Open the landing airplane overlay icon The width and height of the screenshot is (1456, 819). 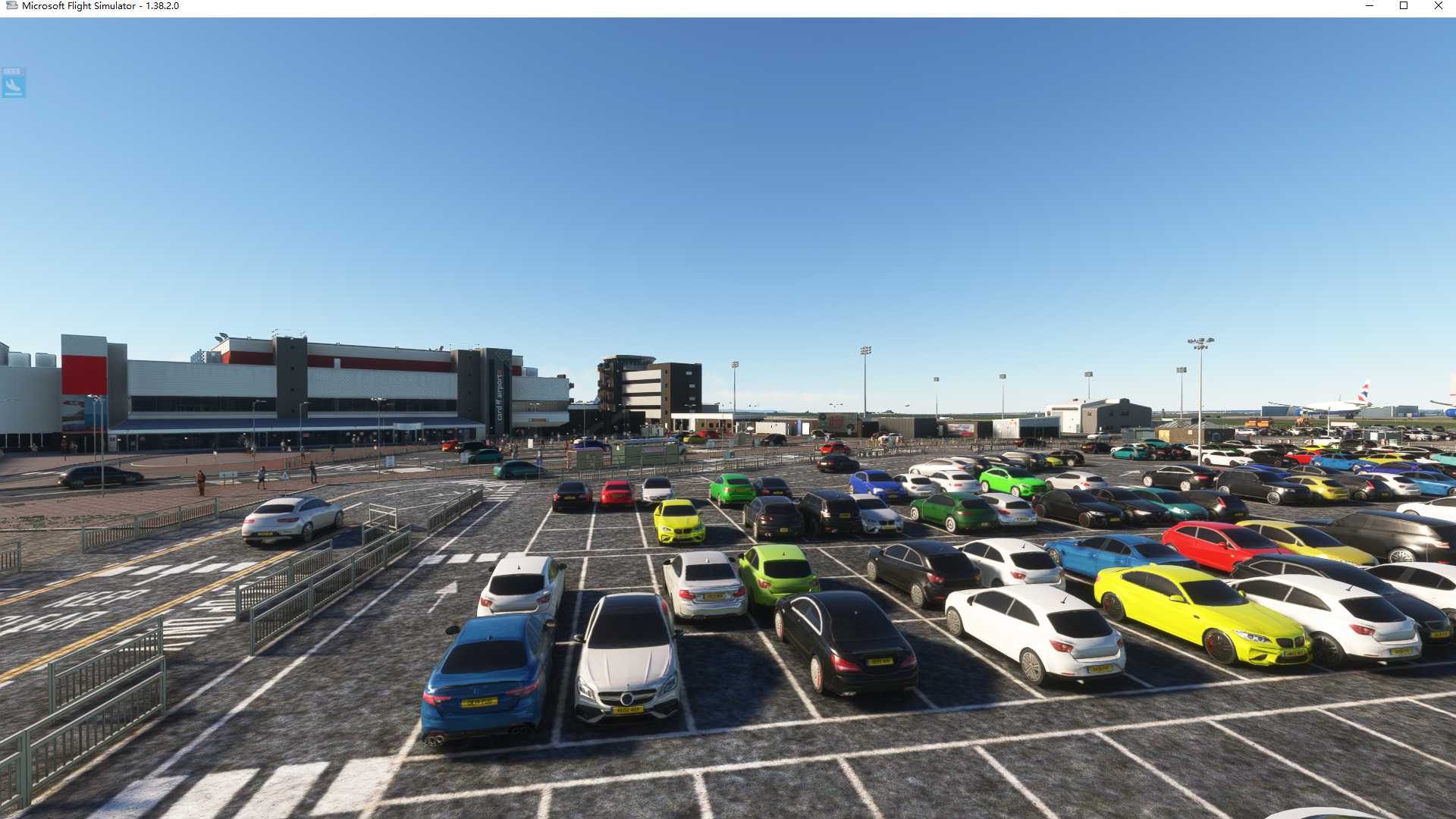tap(13, 83)
